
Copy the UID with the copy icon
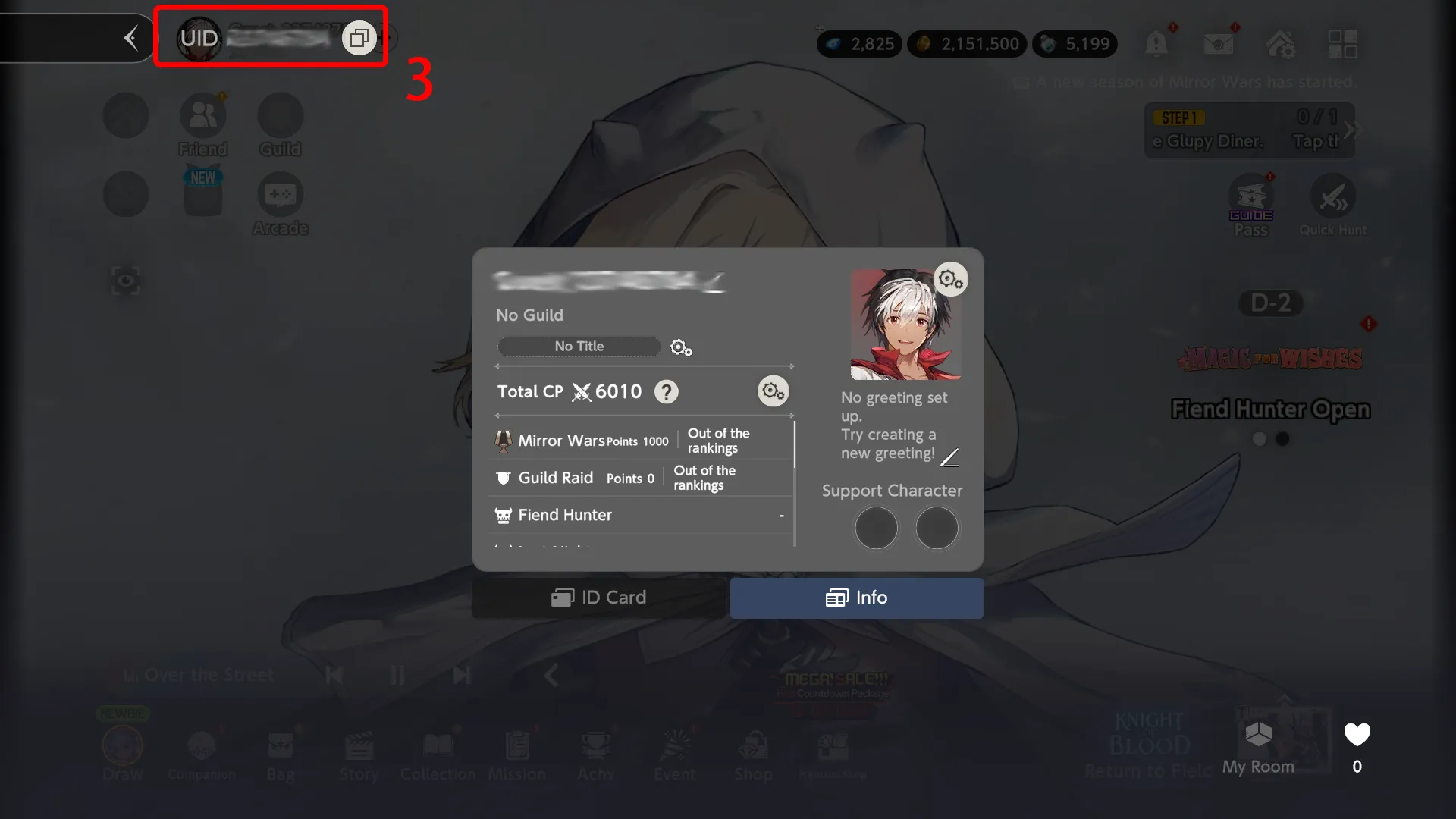(x=359, y=38)
